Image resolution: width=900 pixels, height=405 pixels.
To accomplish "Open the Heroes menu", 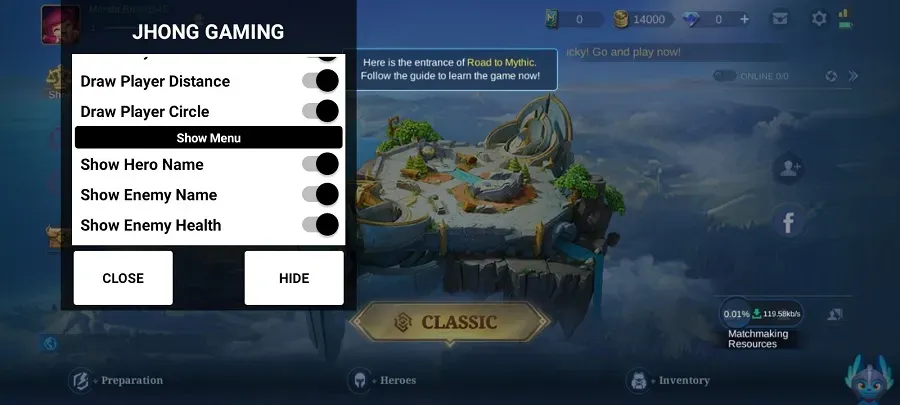I will tap(383, 380).
